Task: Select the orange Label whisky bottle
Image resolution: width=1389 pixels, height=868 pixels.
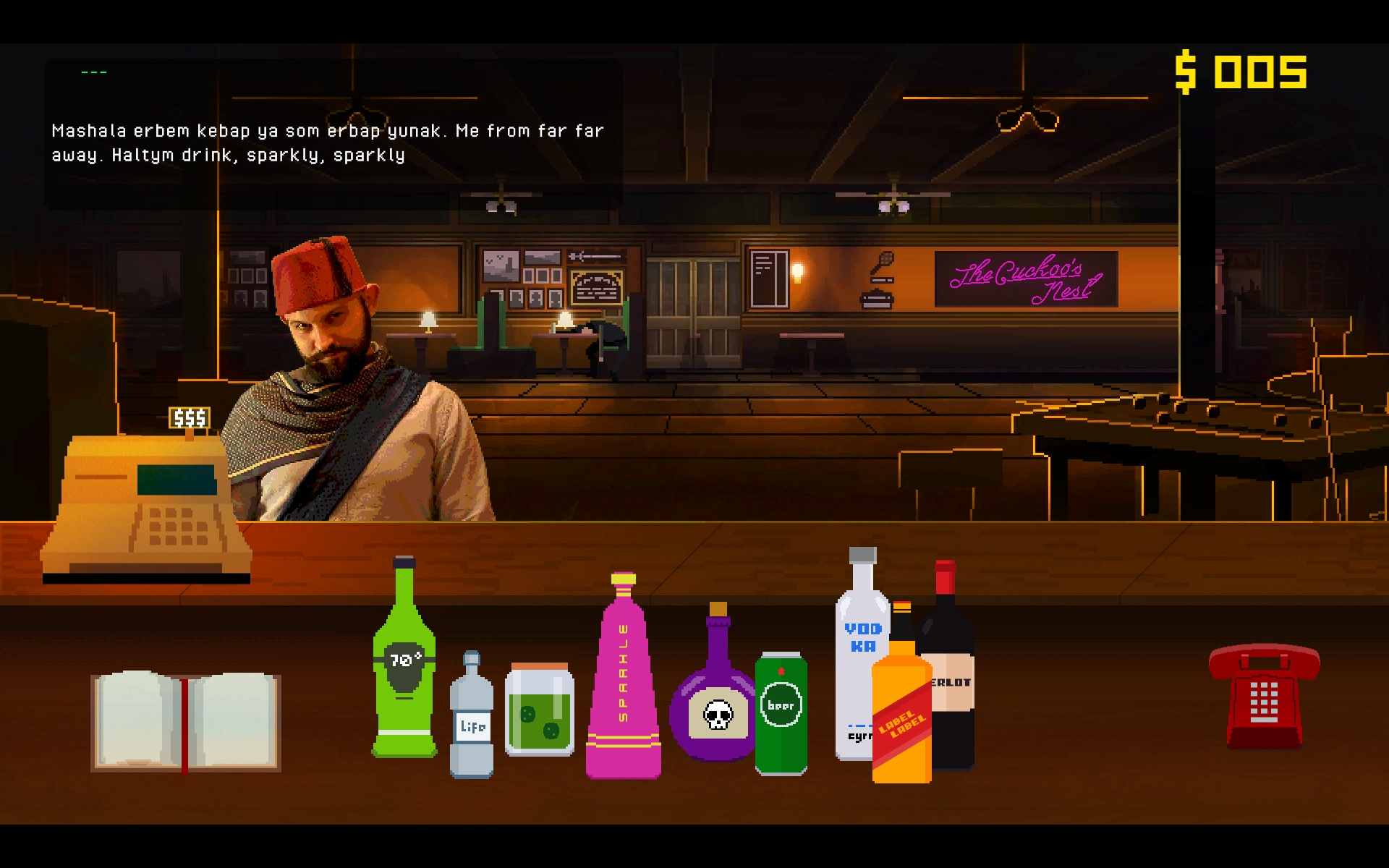Action: [x=901, y=716]
